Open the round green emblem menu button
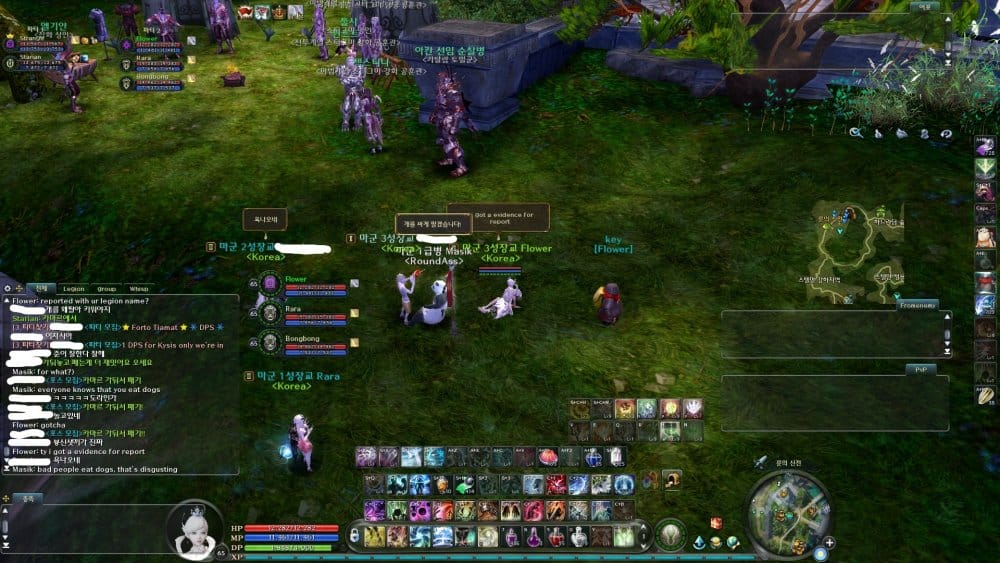This screenshot has width=1000, height=563. point(670,535)
